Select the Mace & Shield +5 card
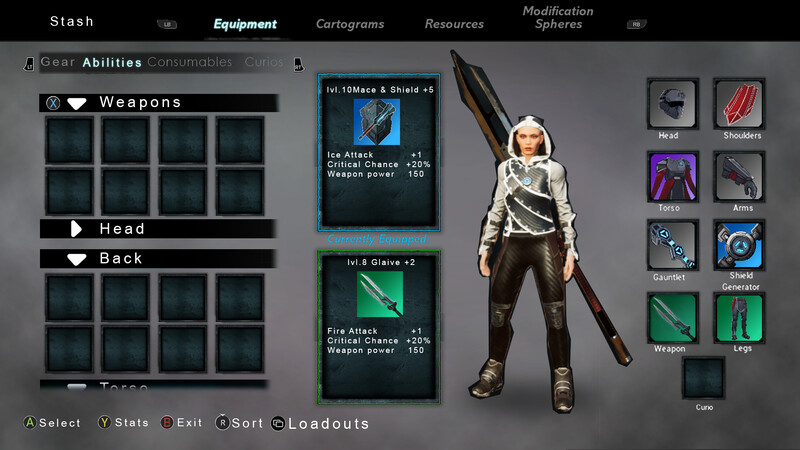The height and width of the screenshot is (450, 800). tap(378, 150)
